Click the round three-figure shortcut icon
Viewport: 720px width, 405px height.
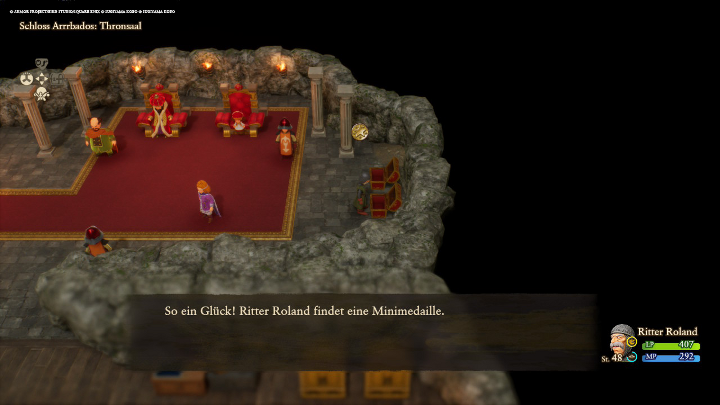click(27, 78)
